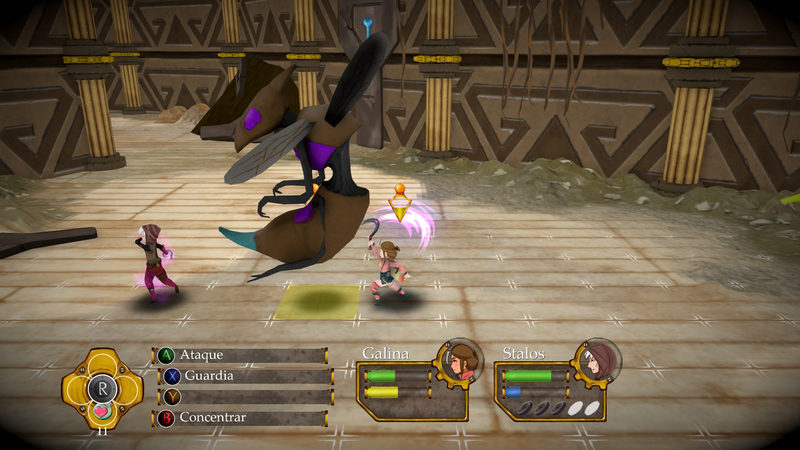Choose the Ataque command

coord(240,355)
